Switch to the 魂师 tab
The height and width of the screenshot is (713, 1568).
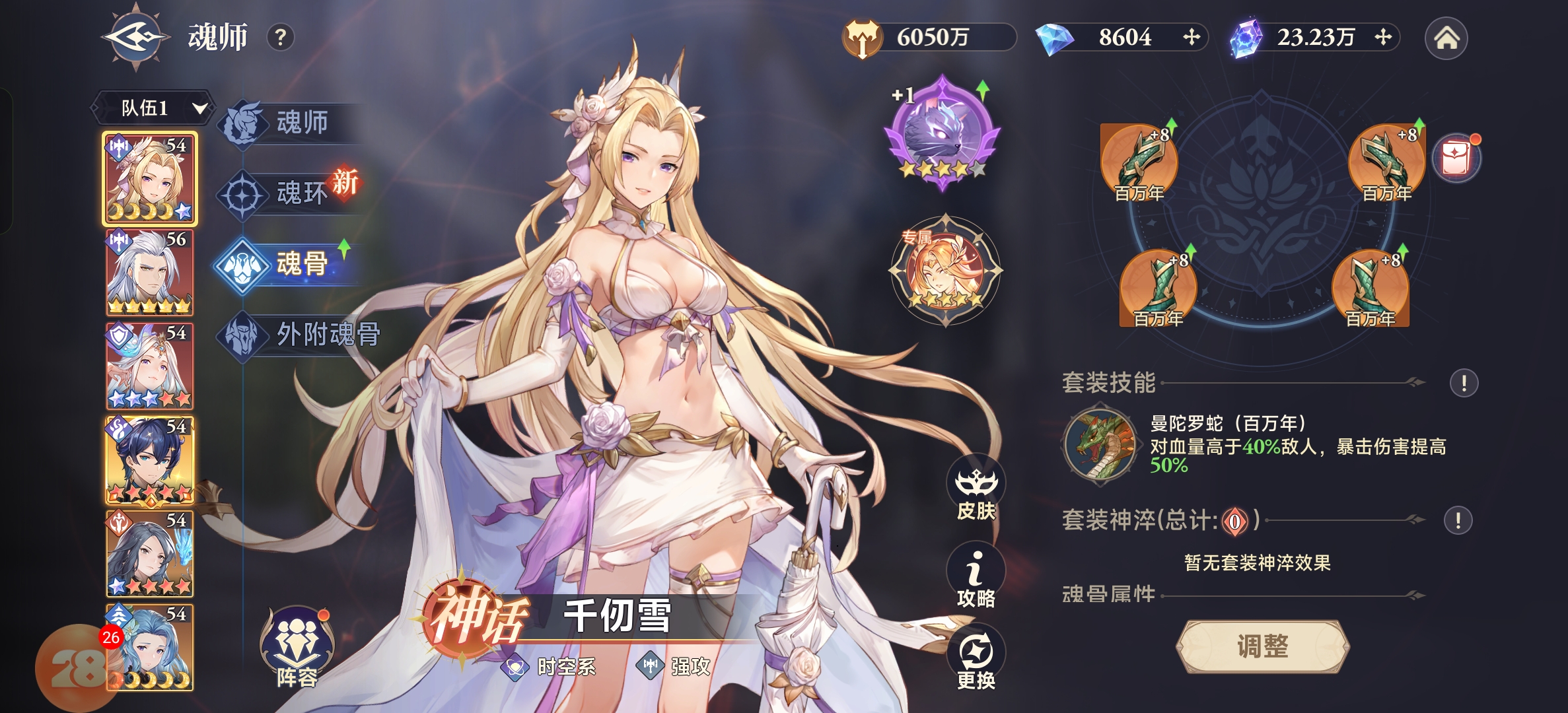(291, 123)
